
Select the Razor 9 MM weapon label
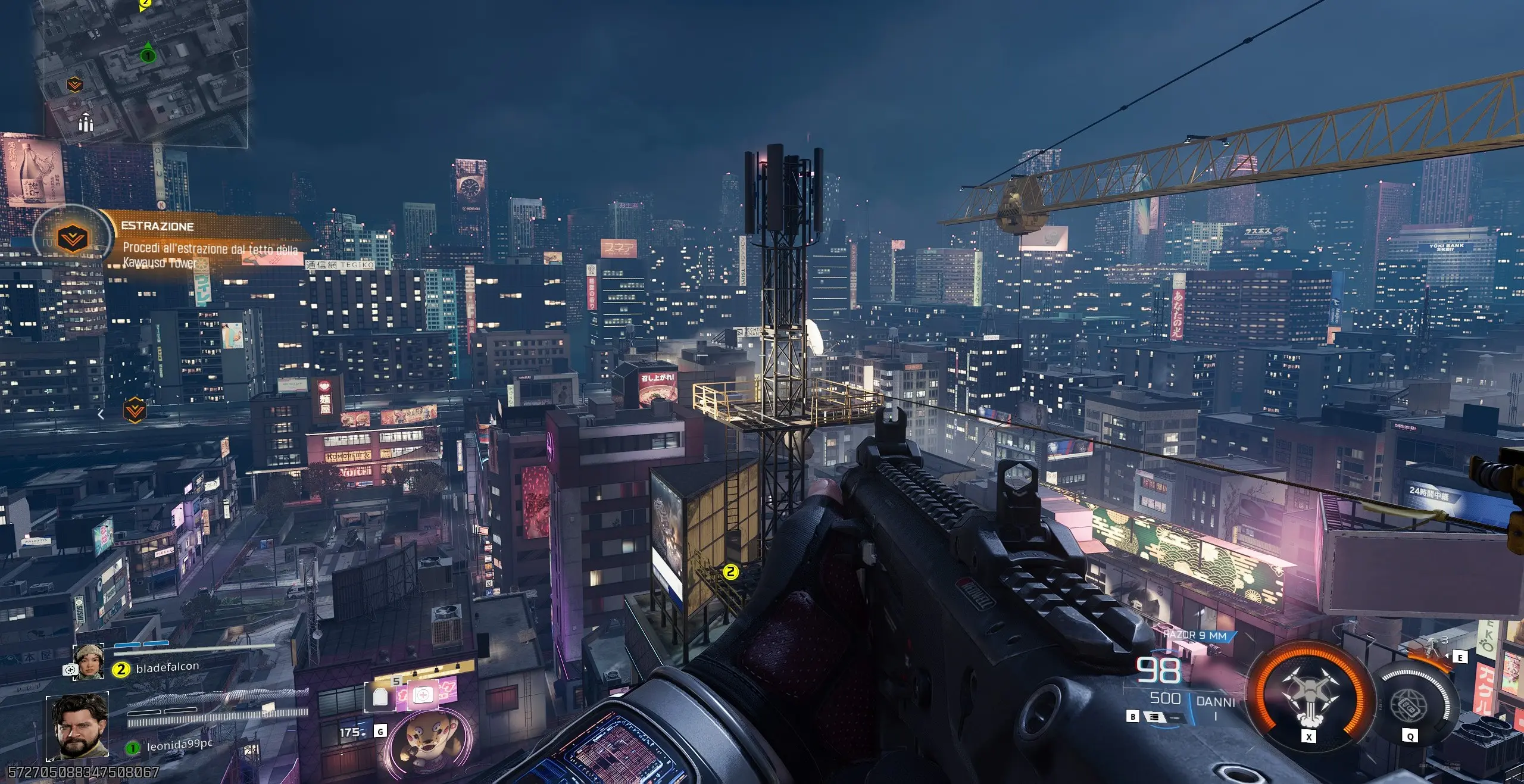pyautogui.click(x=1195, y=636)
